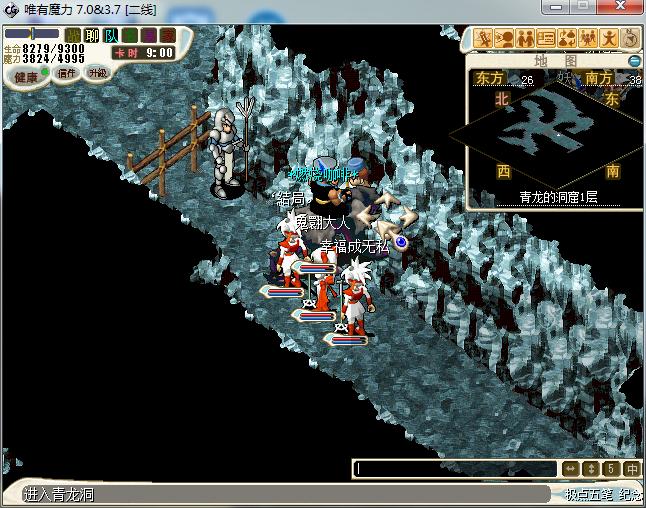
Task: Click the minimap of 青龙的洞窟1层
Action: 554,128
